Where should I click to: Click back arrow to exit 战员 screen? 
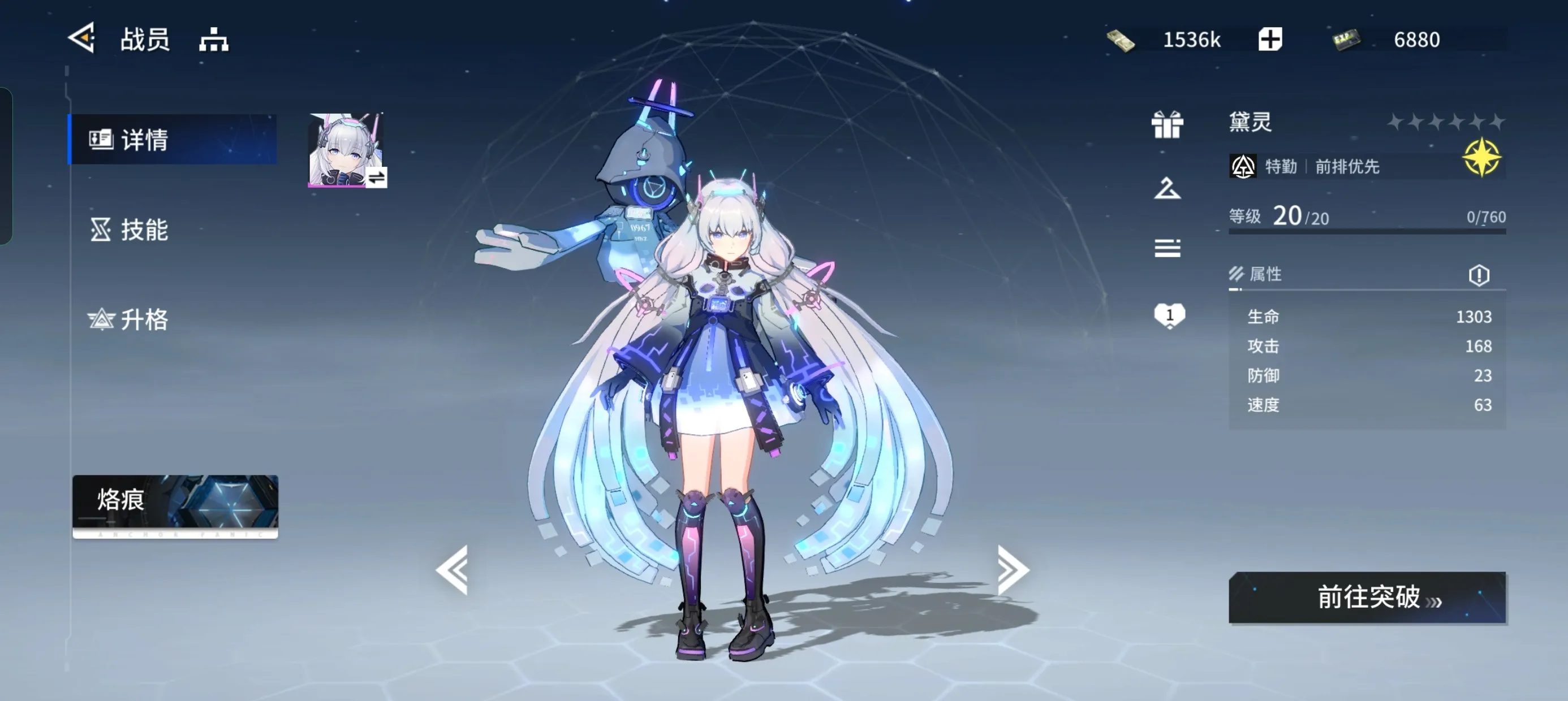coord(83,38)
